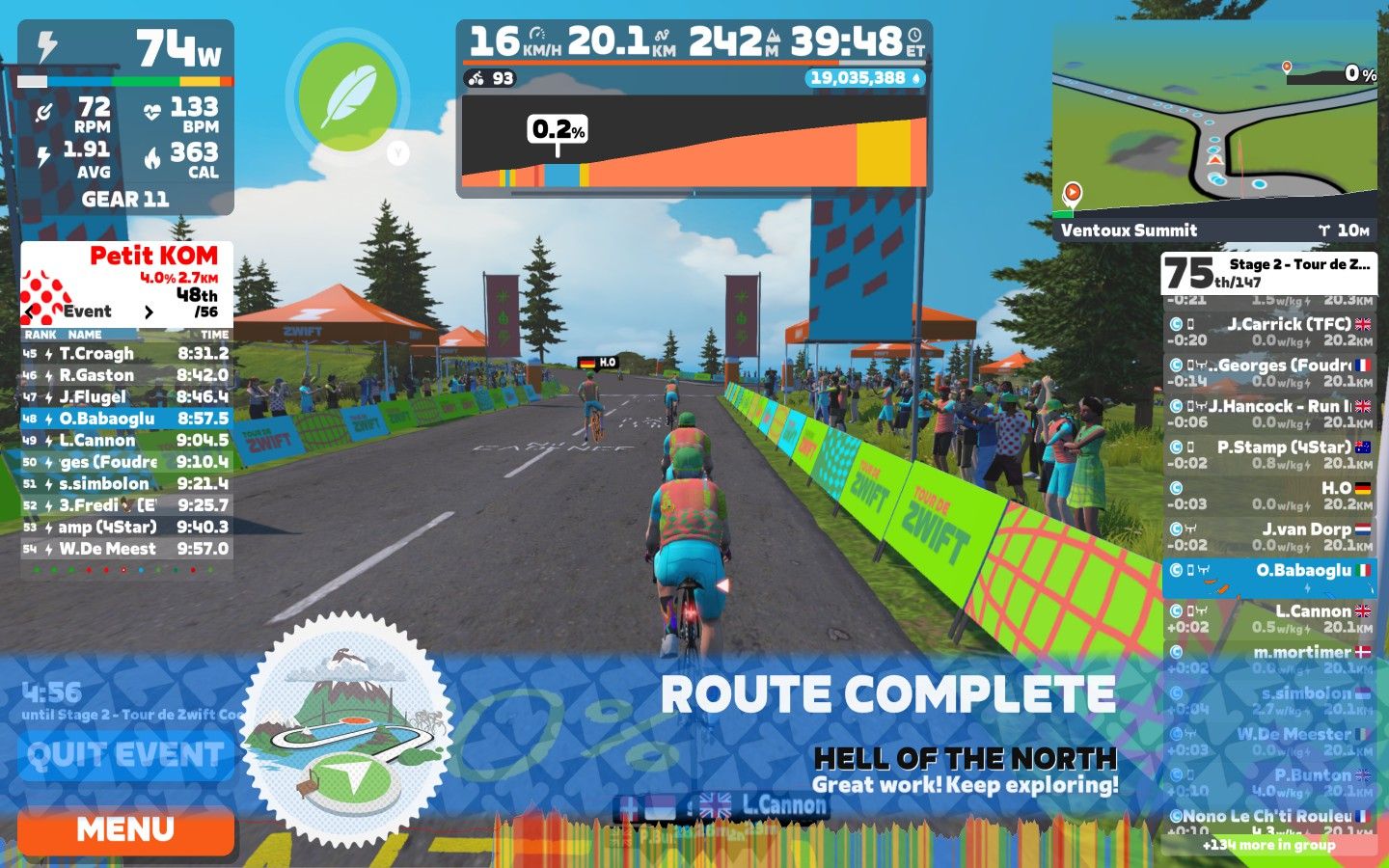Choose J.Flugel in the KOM ranking

click(x=125, y=396)
